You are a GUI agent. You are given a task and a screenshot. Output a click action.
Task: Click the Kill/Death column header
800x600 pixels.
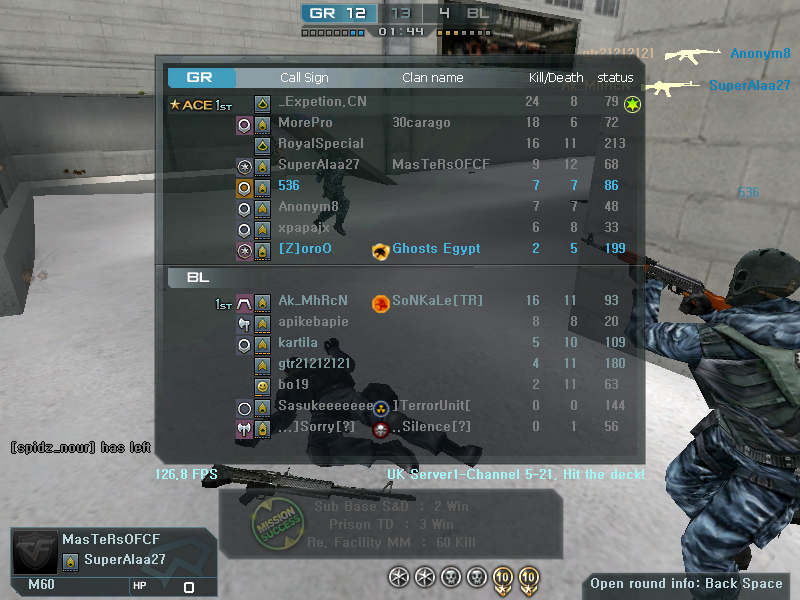(556, 78)
